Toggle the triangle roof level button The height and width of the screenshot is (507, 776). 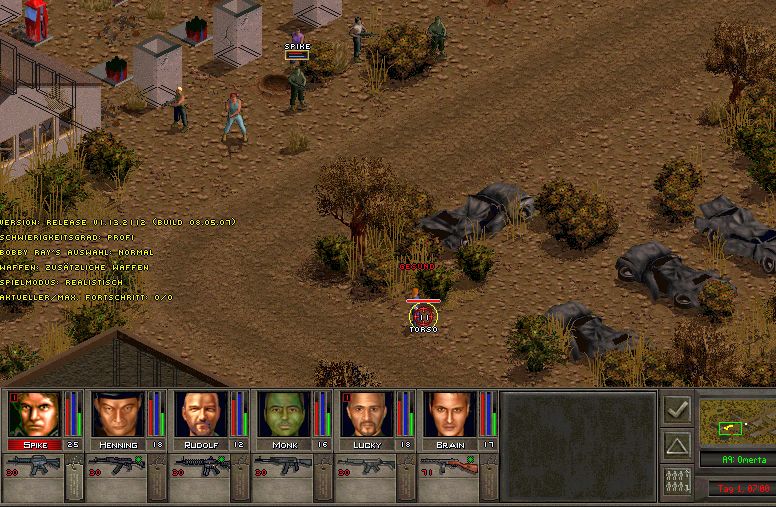pos(676,445)
